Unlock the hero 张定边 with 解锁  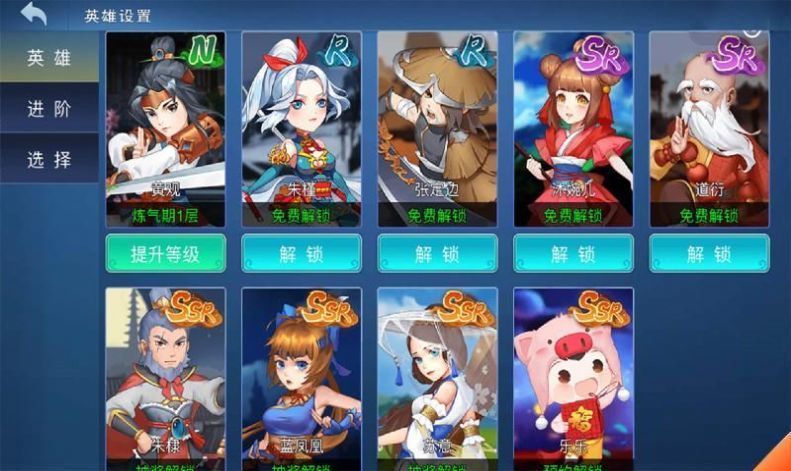click(437, 254)
